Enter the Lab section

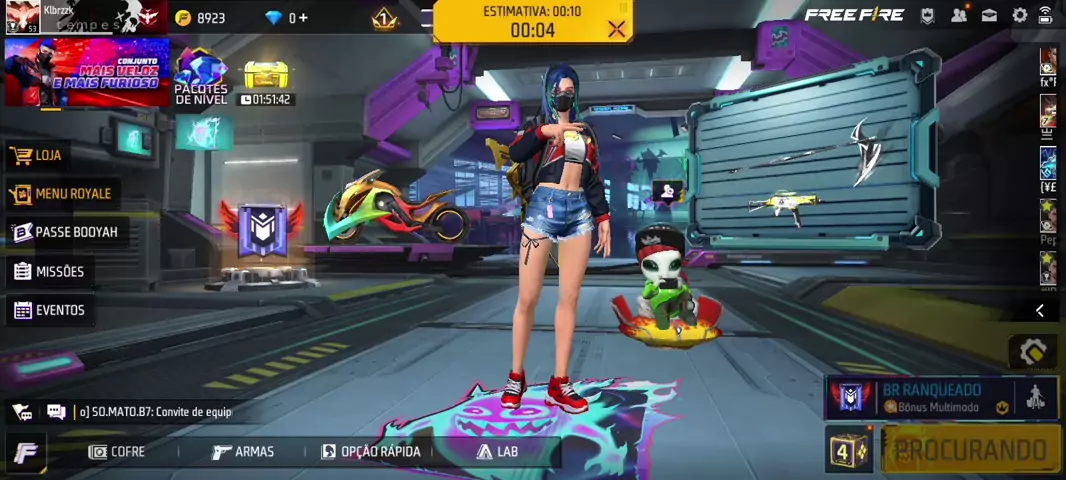[497, 452]
